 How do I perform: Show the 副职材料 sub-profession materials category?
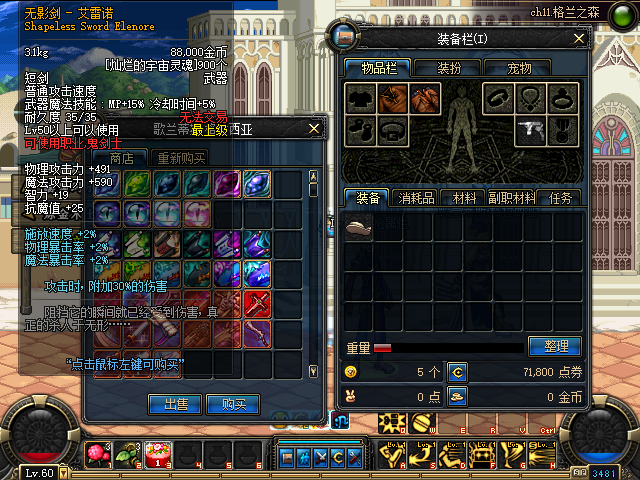[512, 197]
